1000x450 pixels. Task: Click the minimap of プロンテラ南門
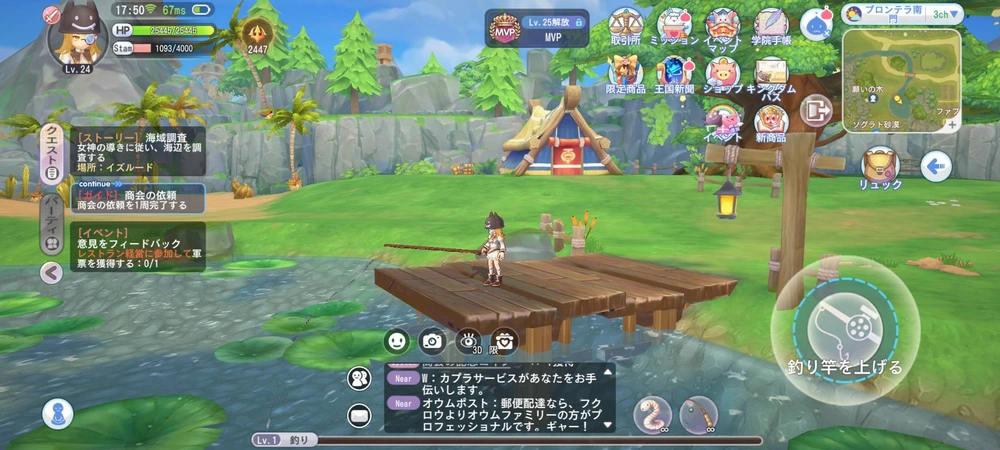901,78
